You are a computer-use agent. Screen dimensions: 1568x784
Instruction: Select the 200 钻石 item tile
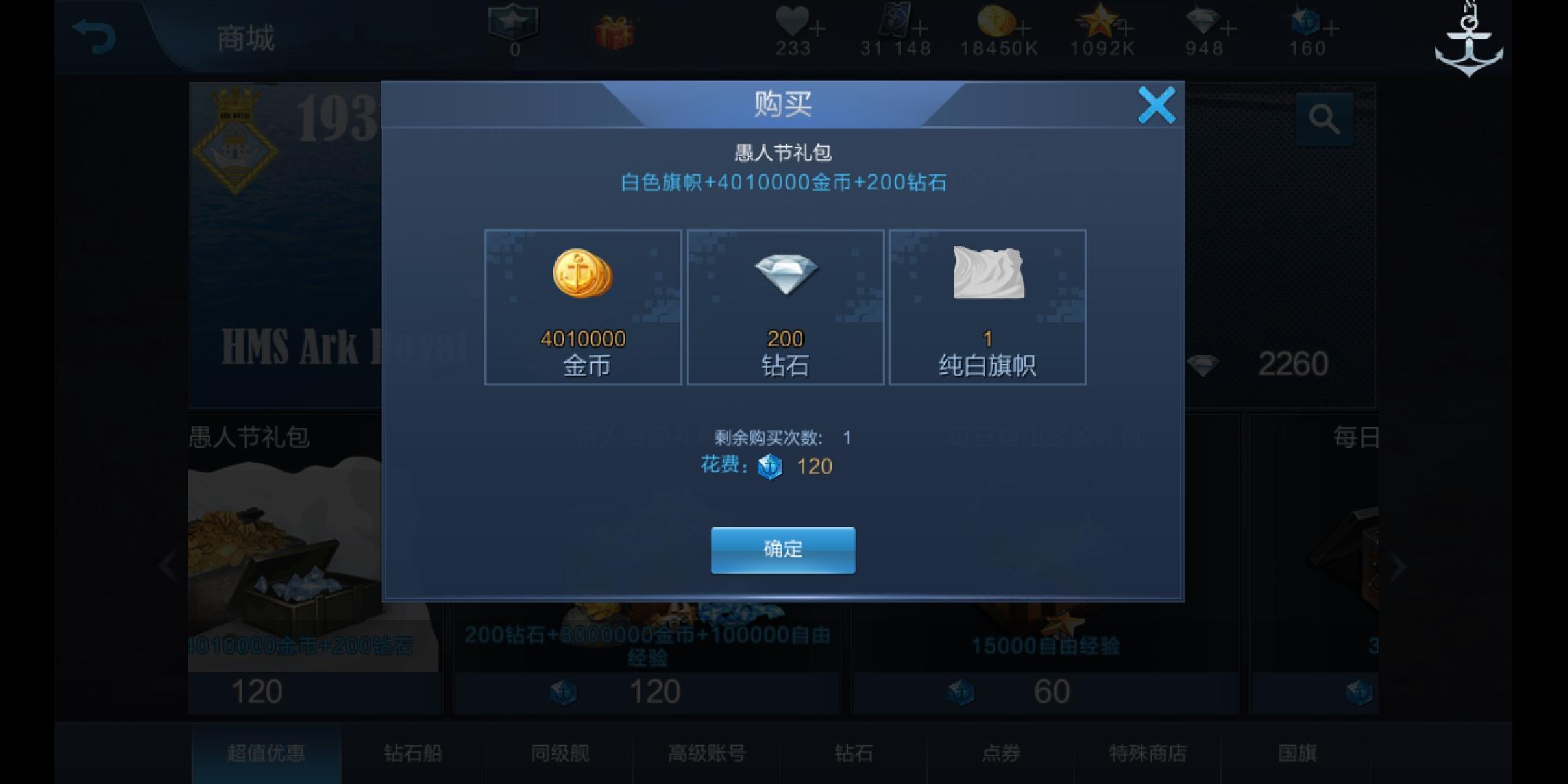pos(784,309)
